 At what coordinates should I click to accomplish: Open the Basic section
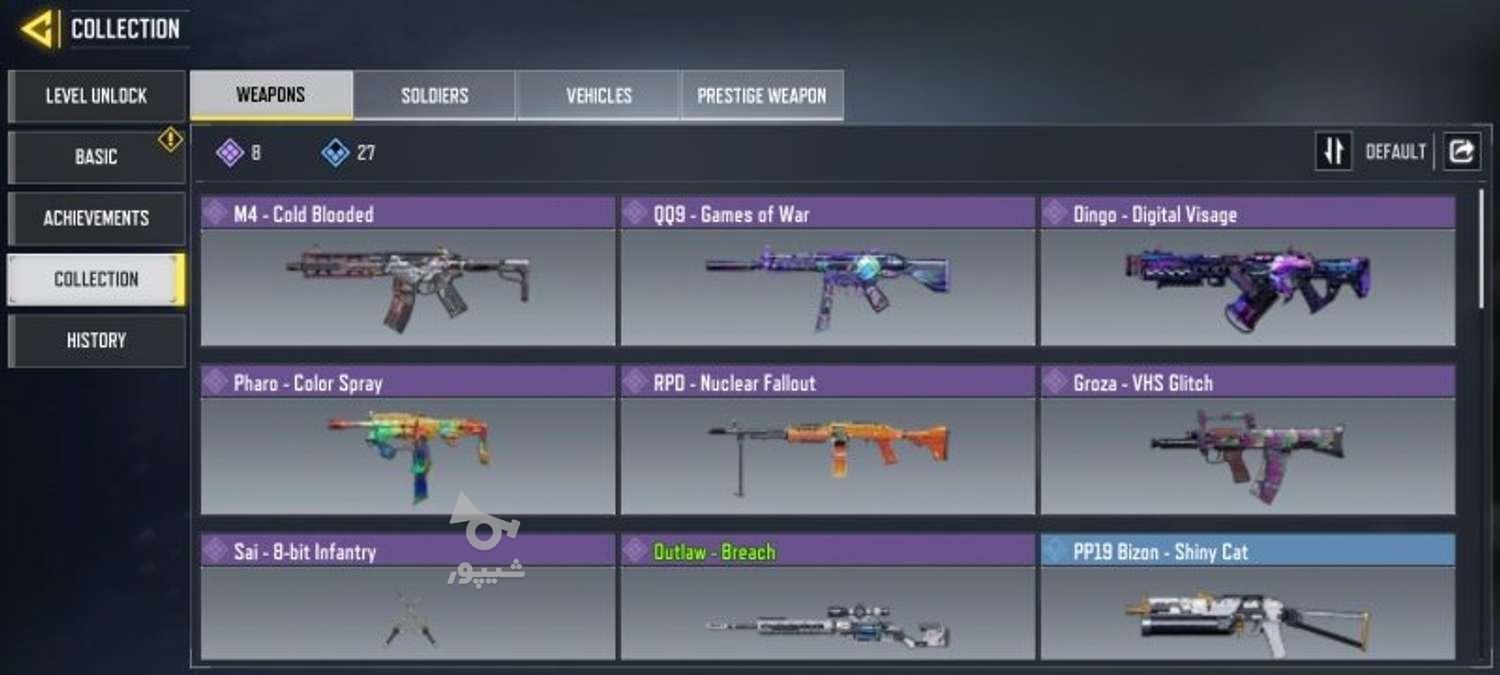[96, 157]
